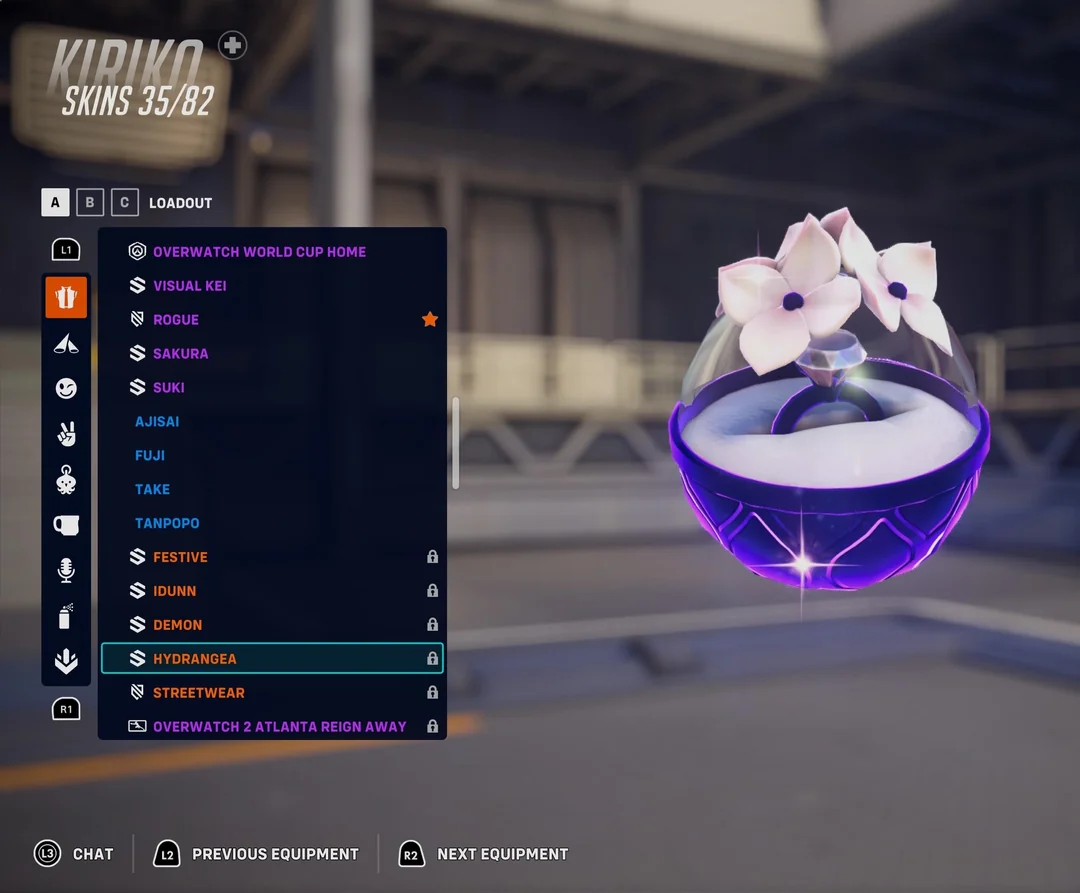Choose the locked Streetwear skin

tap(199, 693)
